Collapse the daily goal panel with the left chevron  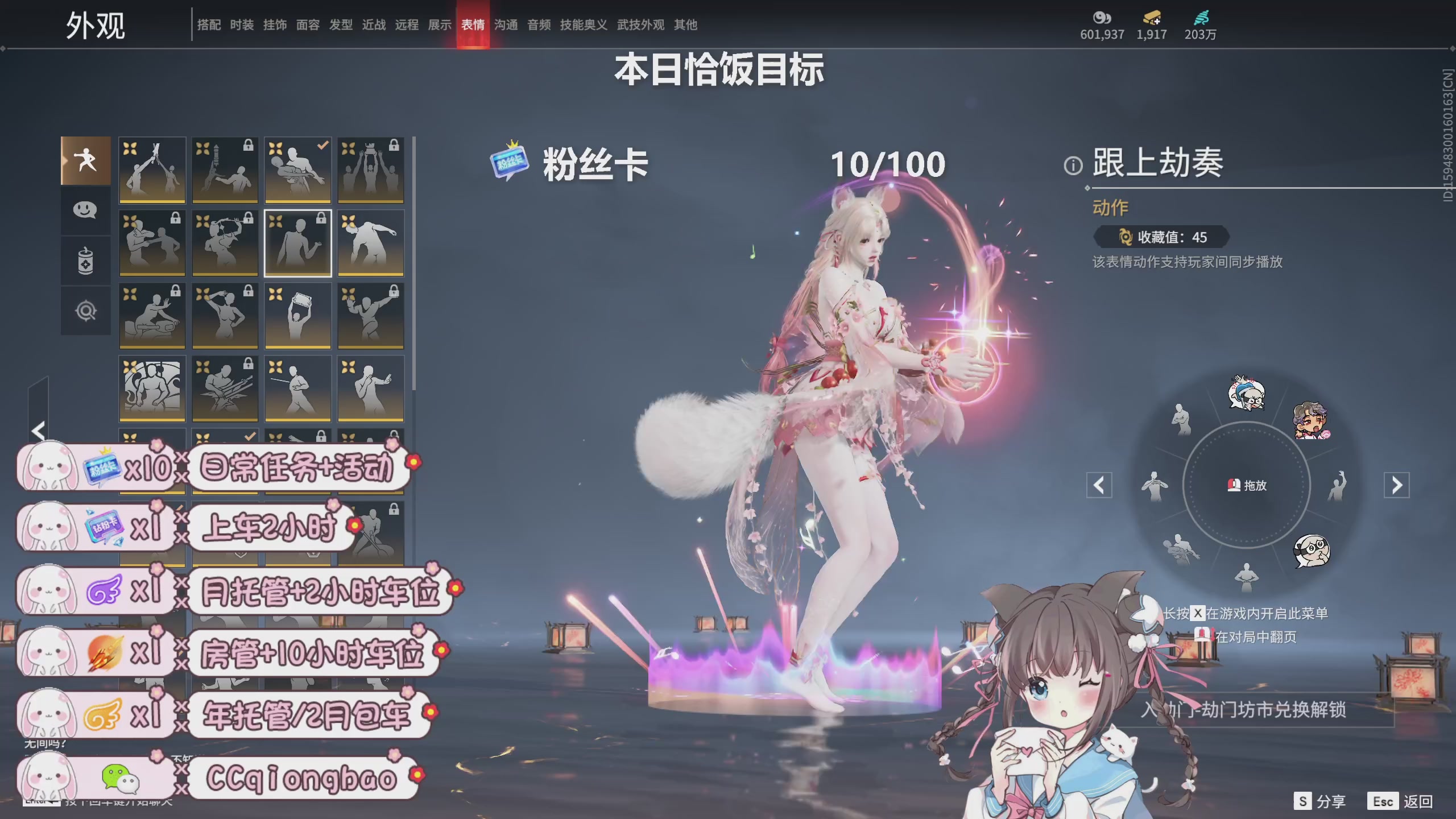click(38, 431)
